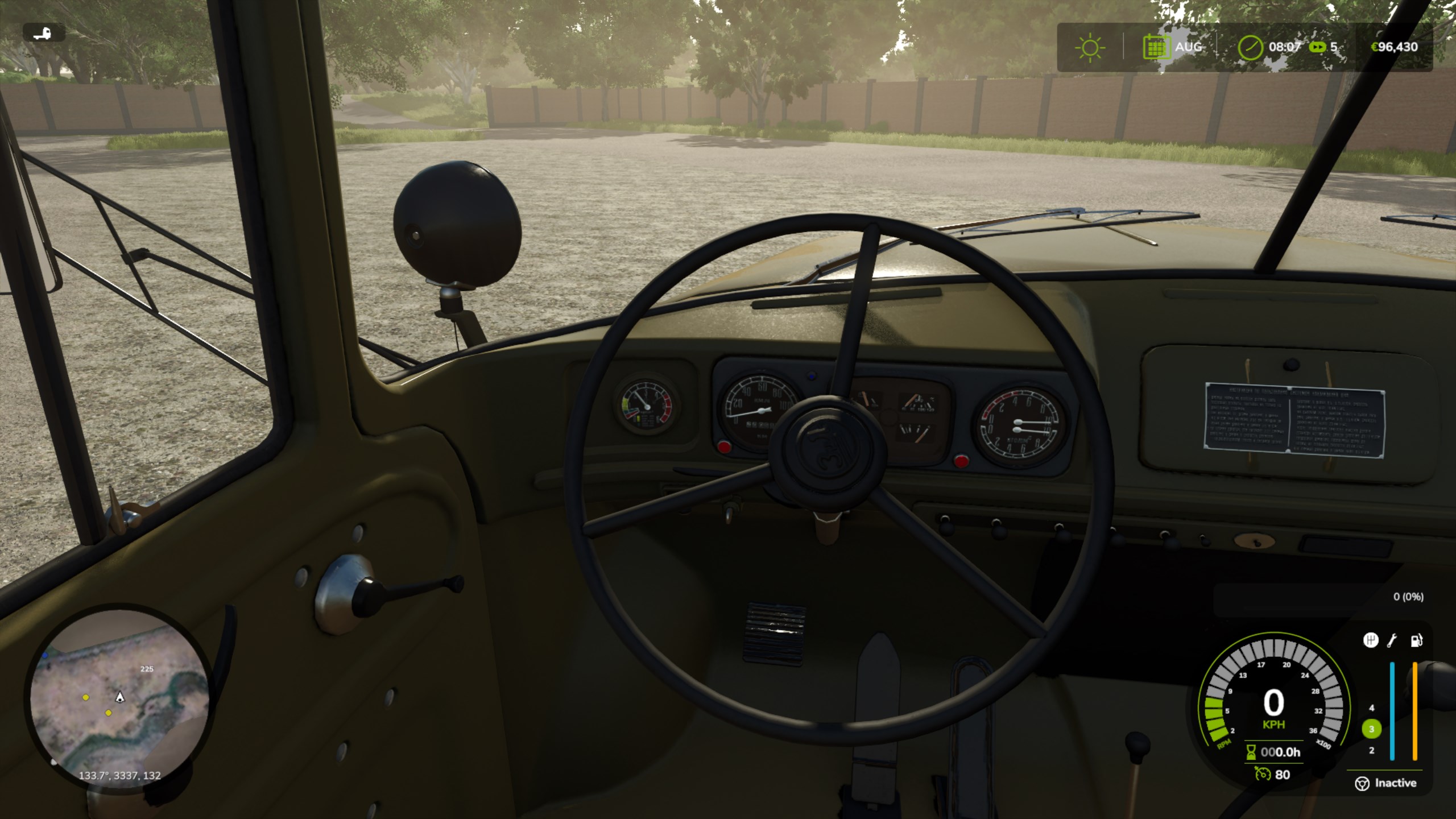Click the time-scale fast-forward icon
The width and height of the screenshot is (1456, 819).
[1317, 47]
